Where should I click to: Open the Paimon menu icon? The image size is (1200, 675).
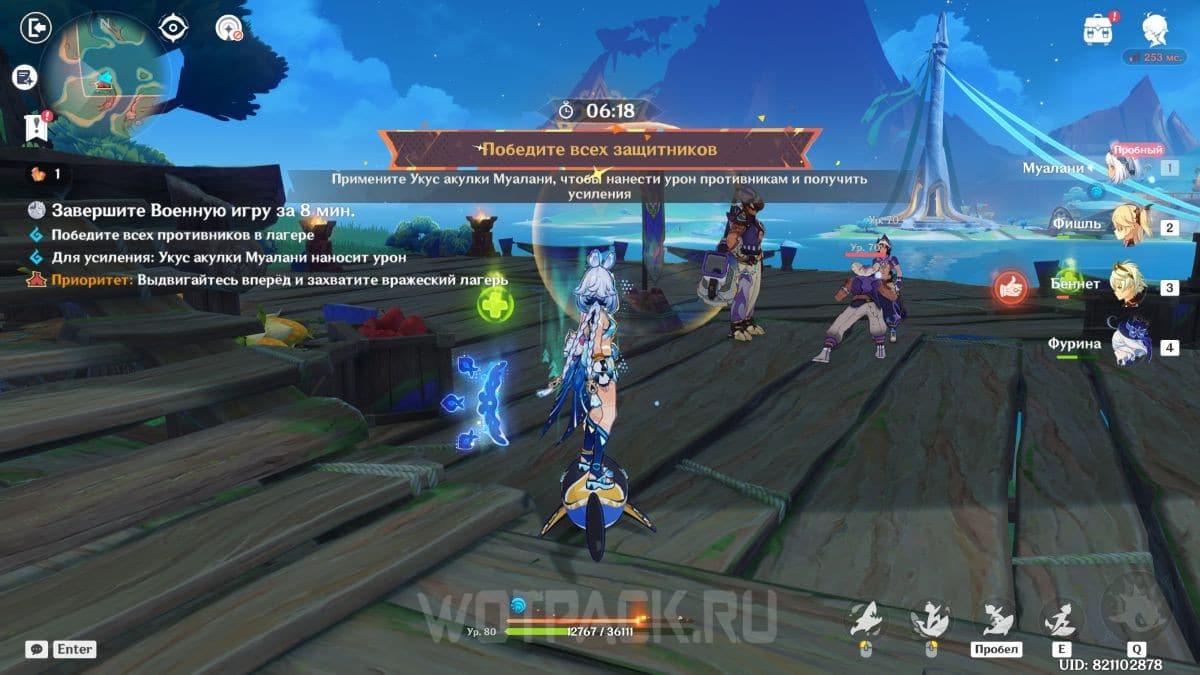pos(1154,28)
